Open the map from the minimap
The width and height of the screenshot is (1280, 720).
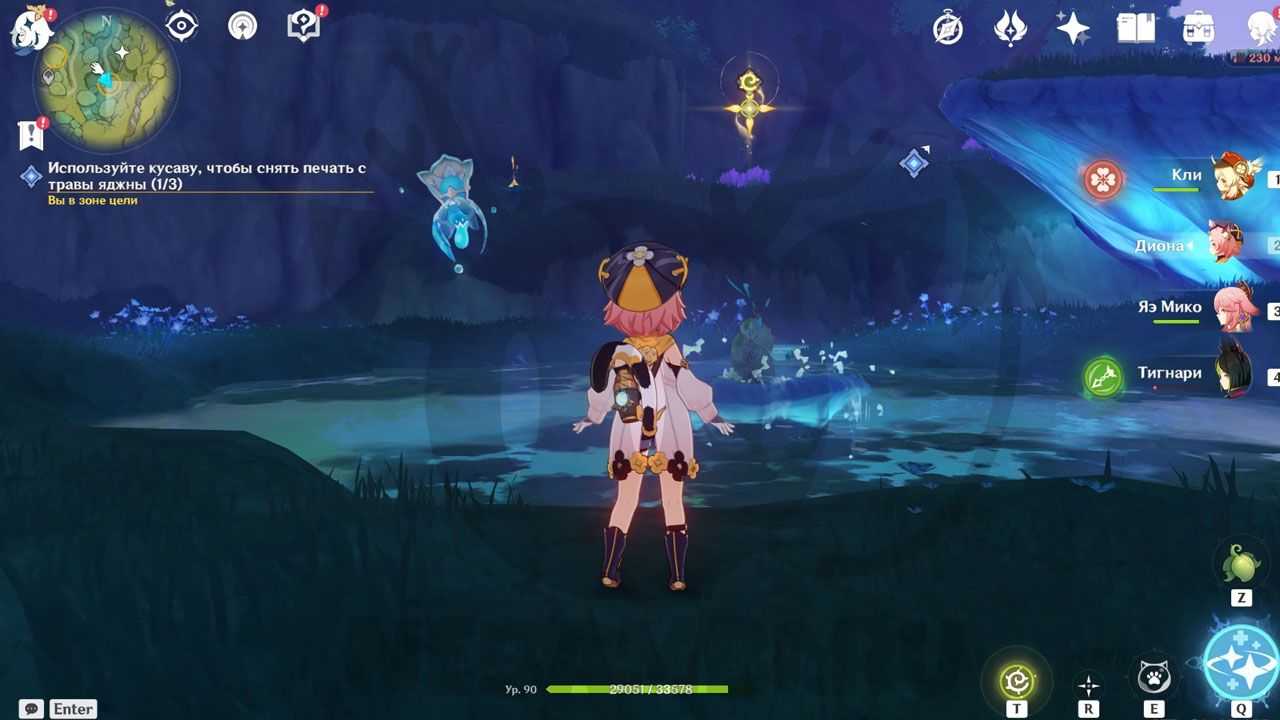coord(106,80)
